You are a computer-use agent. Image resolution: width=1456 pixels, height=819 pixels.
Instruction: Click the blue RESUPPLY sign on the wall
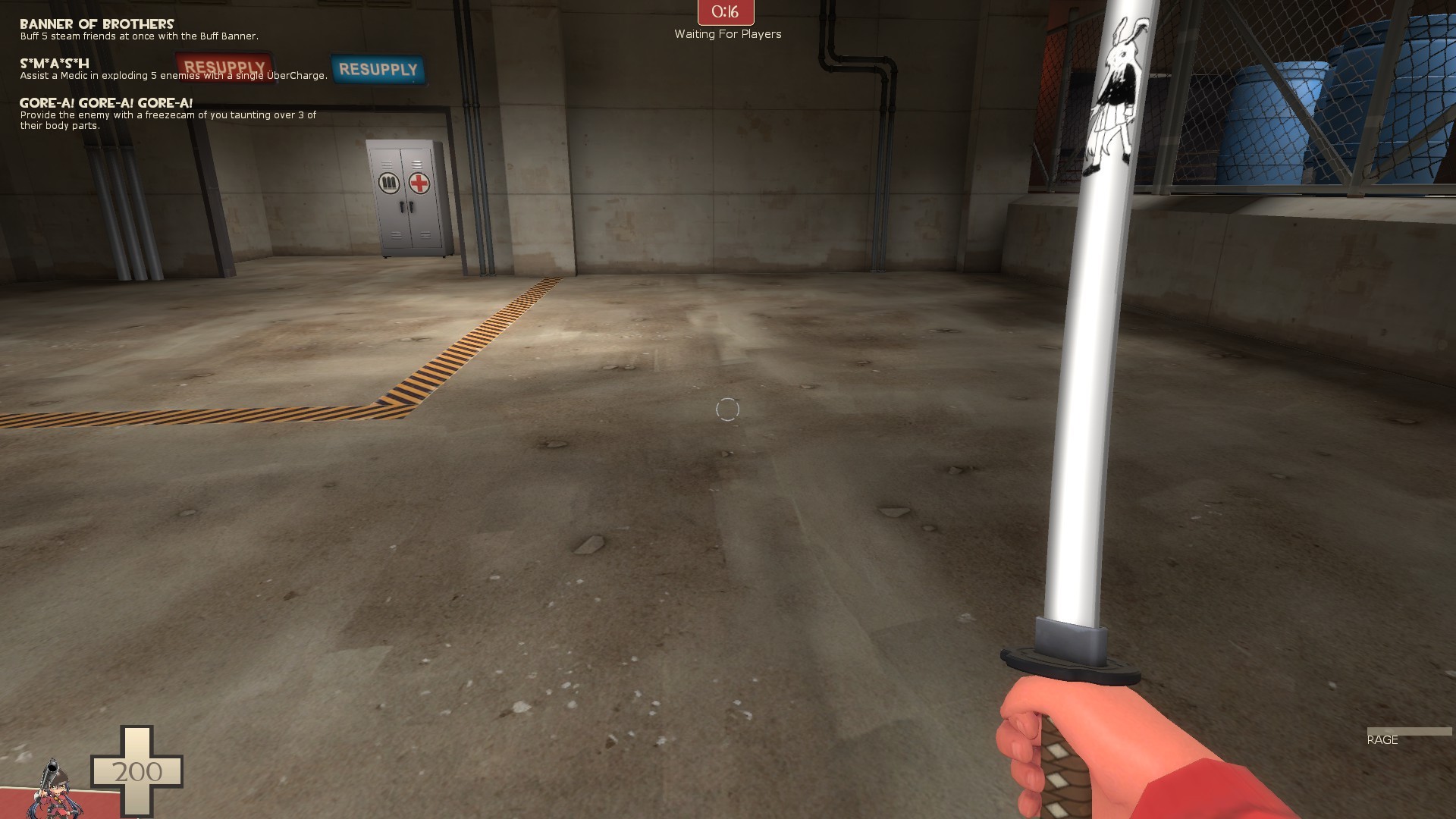pyautogui.click(x=378, y=69)
